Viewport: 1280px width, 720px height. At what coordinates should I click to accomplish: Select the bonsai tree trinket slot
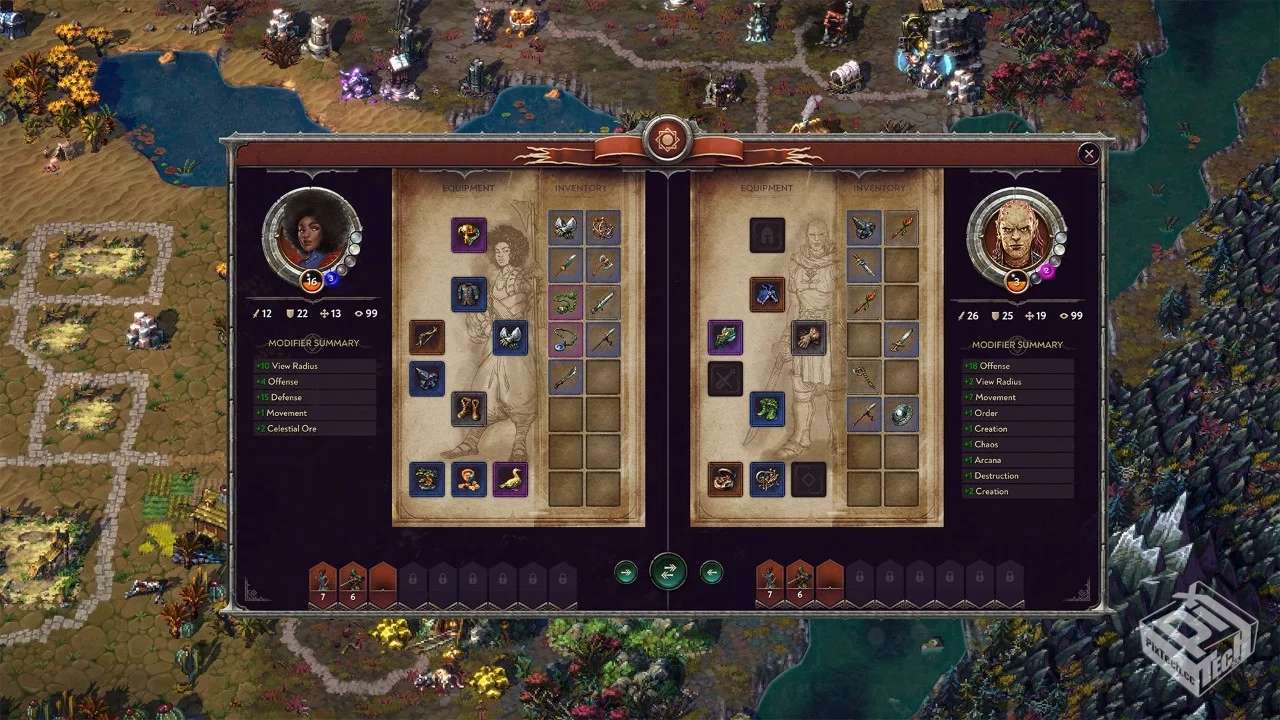tap(427, 479)
